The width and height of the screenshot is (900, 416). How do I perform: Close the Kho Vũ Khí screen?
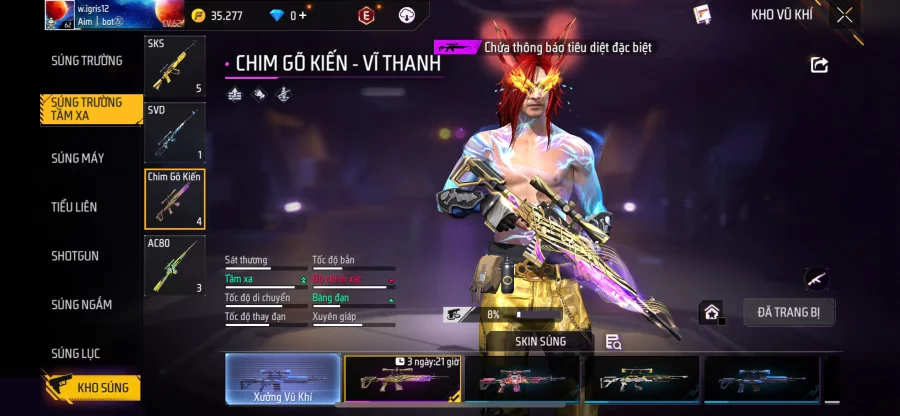point(845,15)
